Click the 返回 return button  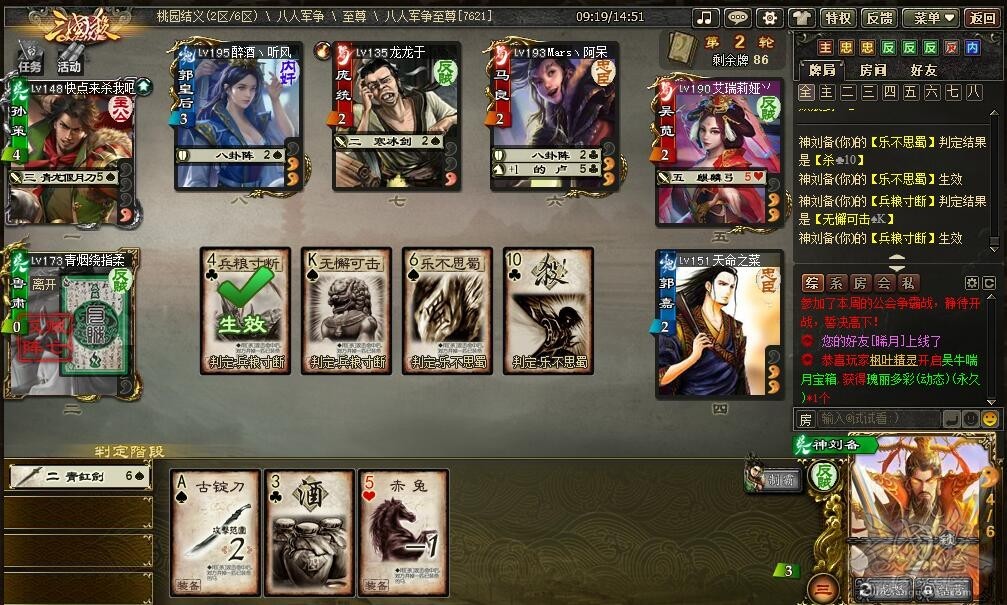tap(981, 18)
